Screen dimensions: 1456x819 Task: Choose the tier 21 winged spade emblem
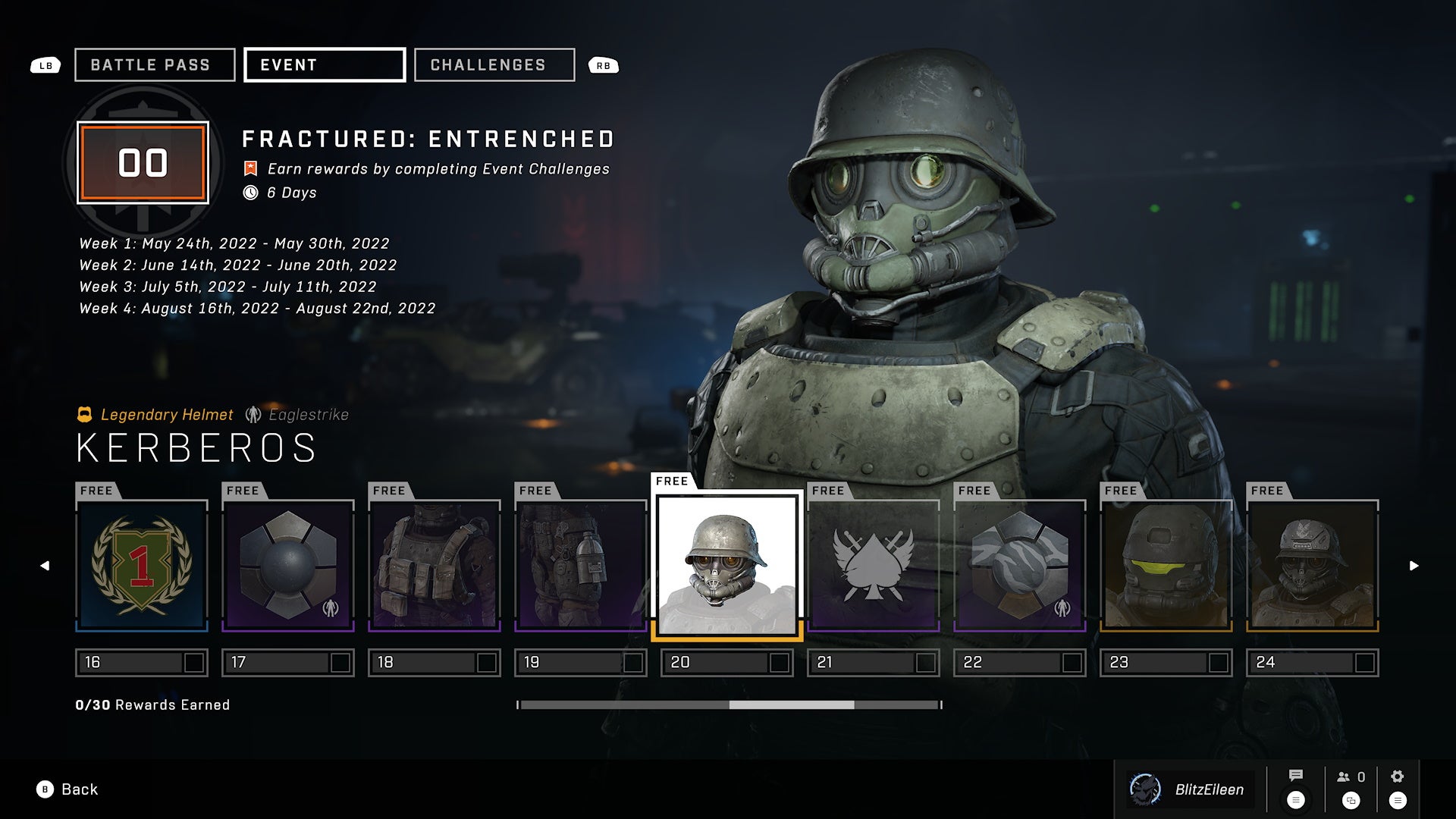pyautogui.click(x=874, y=565)
